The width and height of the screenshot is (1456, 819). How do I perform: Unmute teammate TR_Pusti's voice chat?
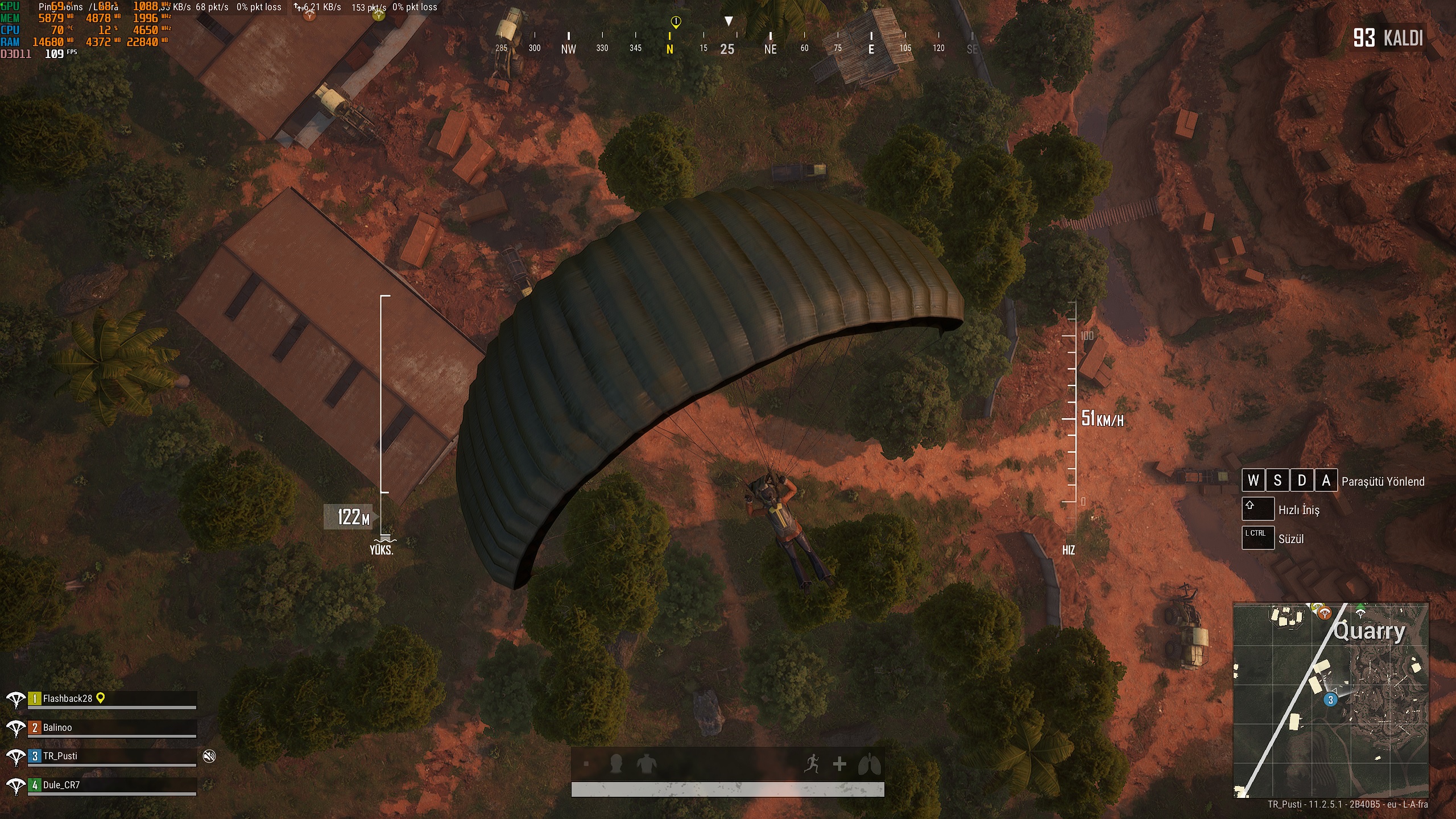[210, 756]
